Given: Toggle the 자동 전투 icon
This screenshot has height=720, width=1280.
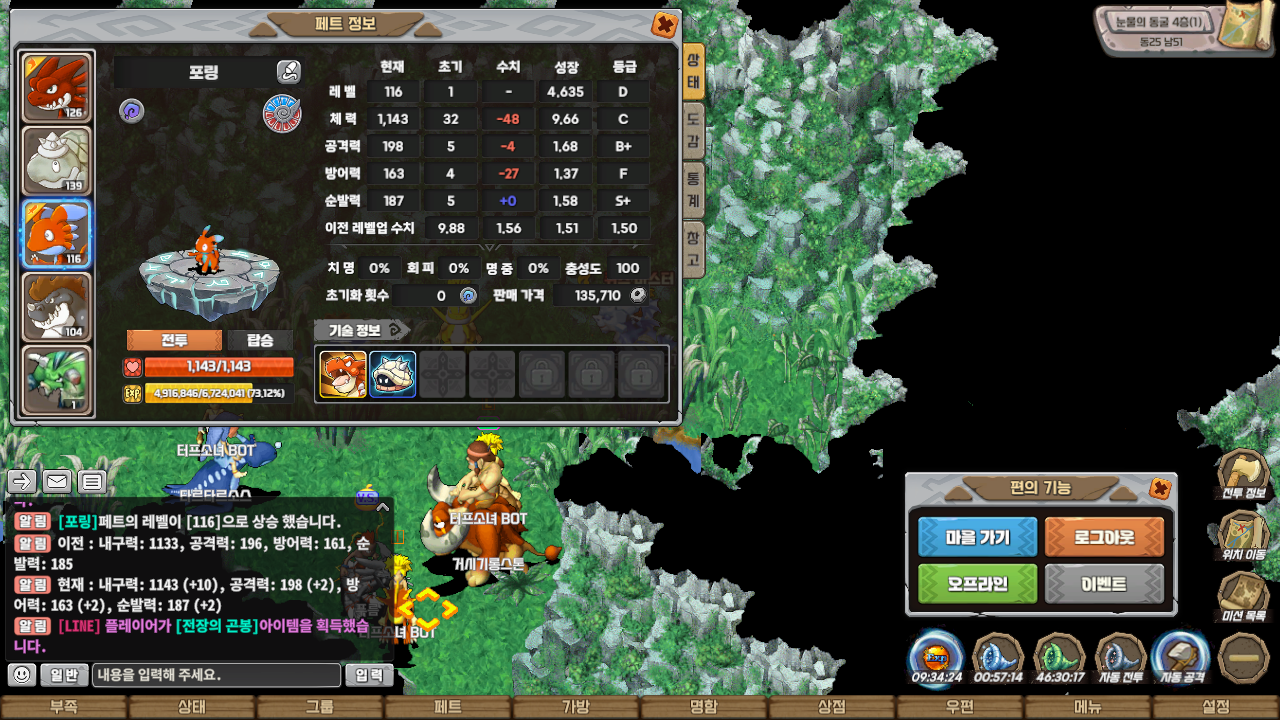Looking at the screenshot, I should [x=1121, y=660].
